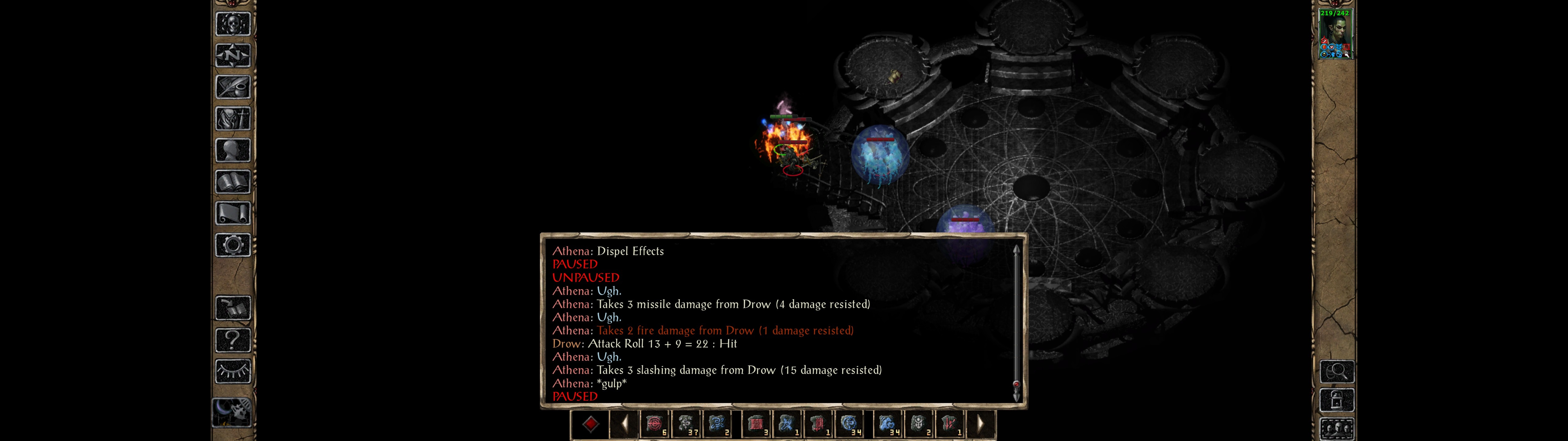Open the character record head button
The width and height of the screenshot is (1568, 441).
pyautogui.click(x=232, y=150)
